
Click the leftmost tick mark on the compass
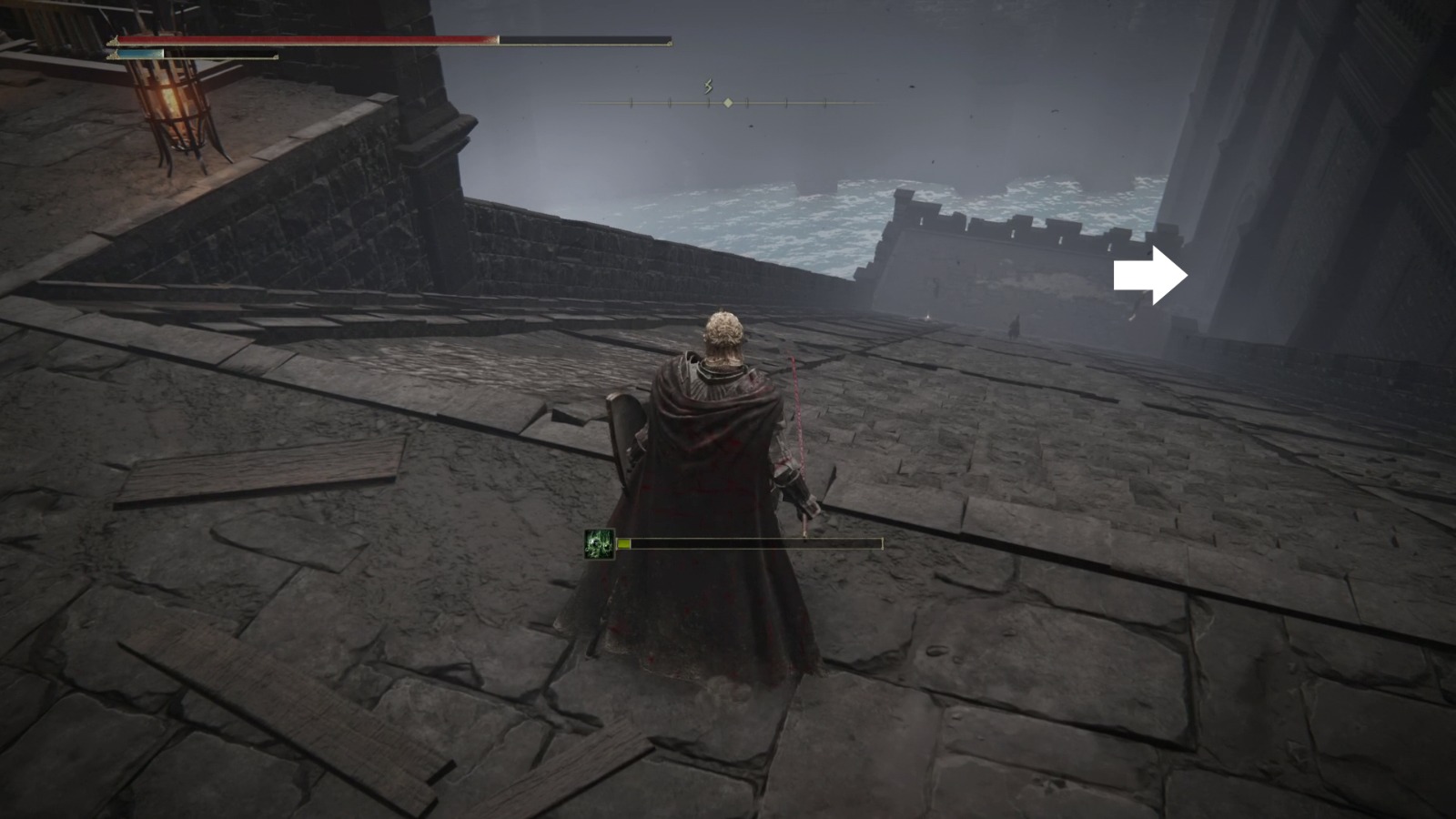pos(631,104)
